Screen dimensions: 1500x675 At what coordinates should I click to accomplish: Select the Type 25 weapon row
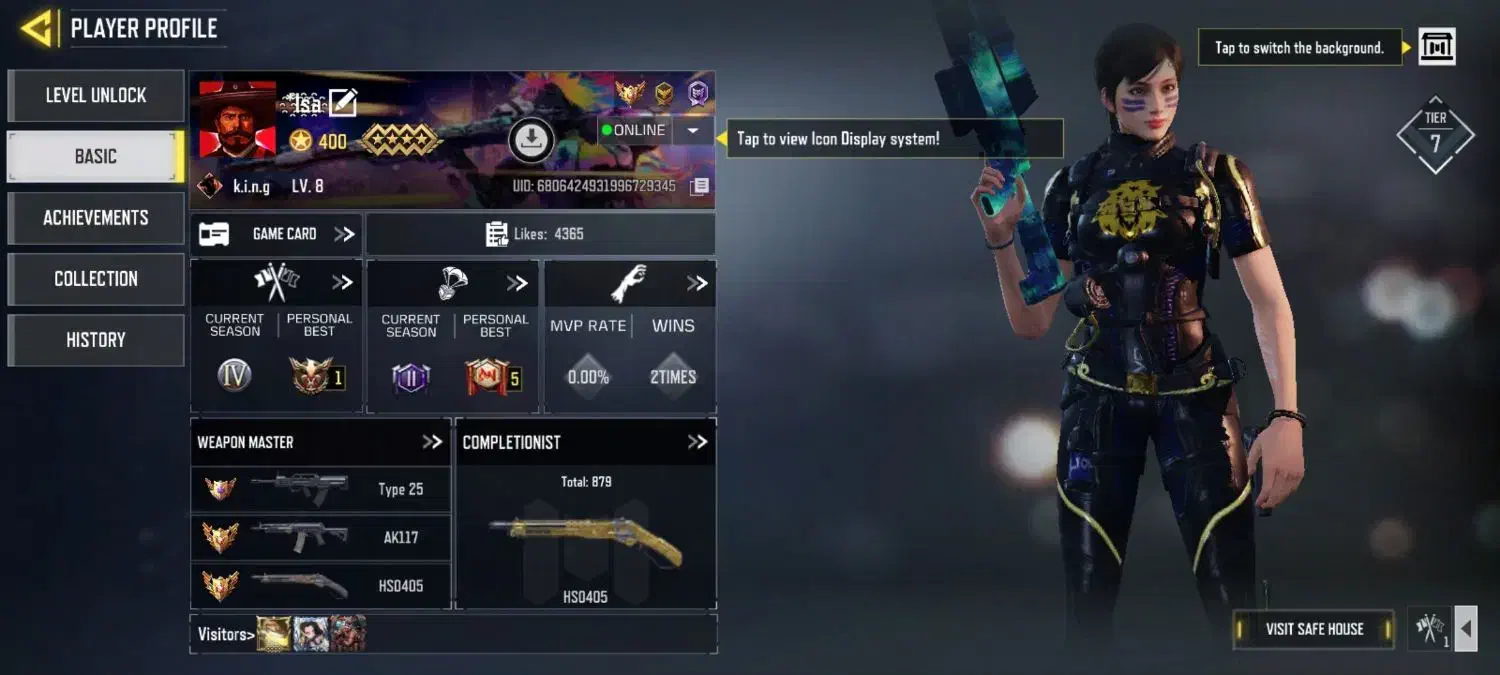(320, 489)
